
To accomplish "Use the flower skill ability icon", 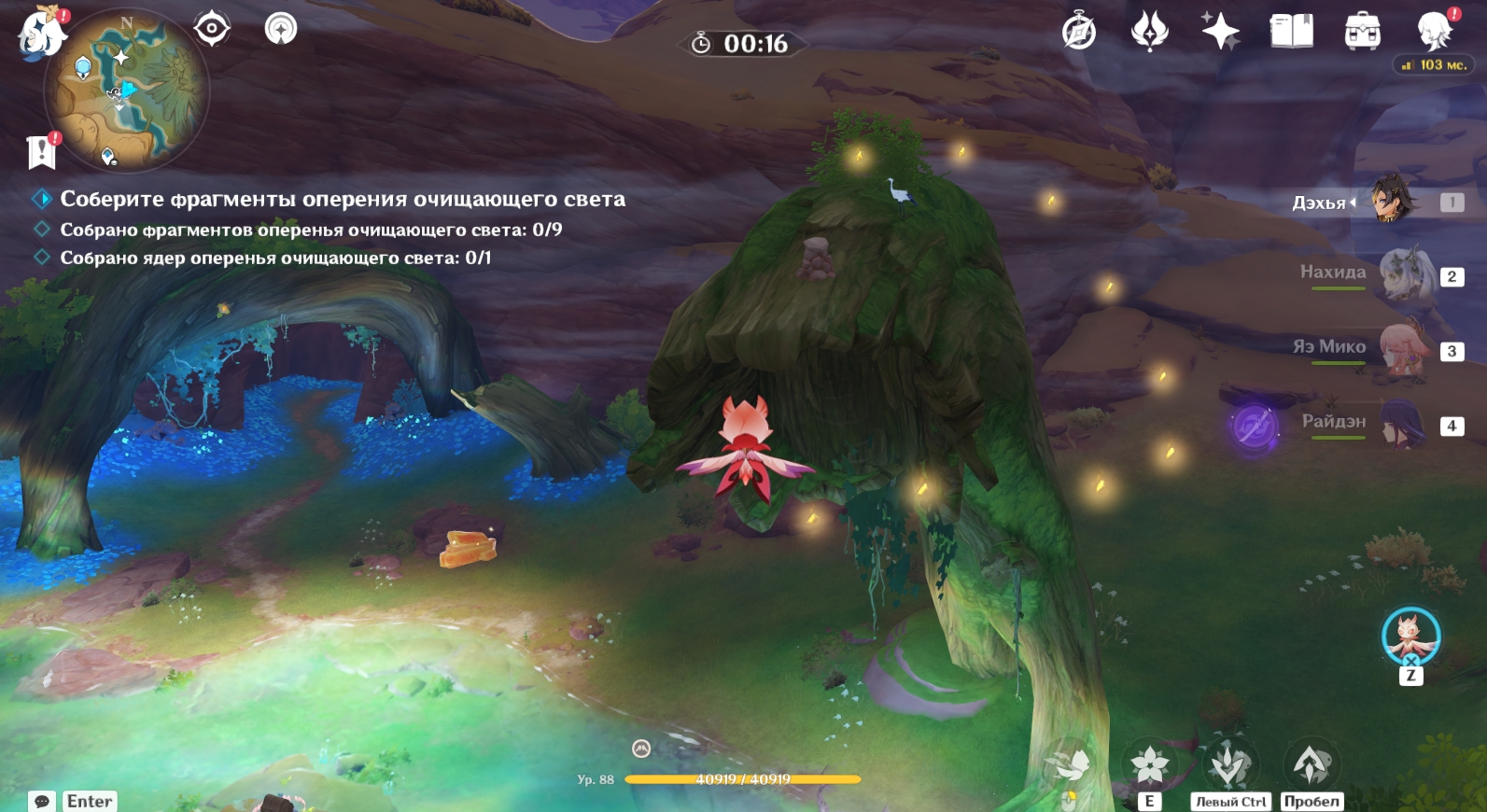I will pos(1149,765).
